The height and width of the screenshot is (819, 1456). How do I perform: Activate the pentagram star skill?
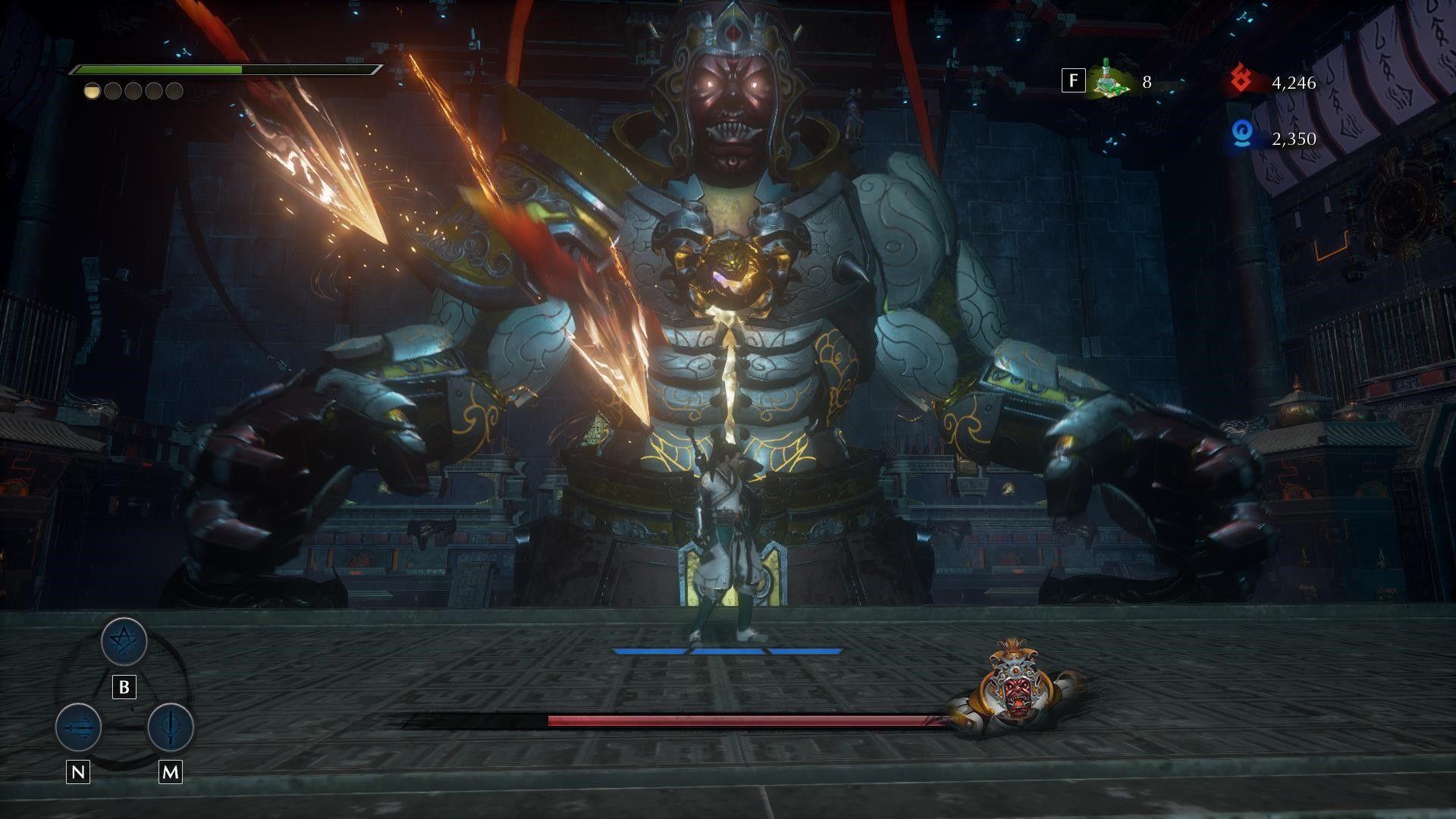pyautogui.click(x=124, y=642)
